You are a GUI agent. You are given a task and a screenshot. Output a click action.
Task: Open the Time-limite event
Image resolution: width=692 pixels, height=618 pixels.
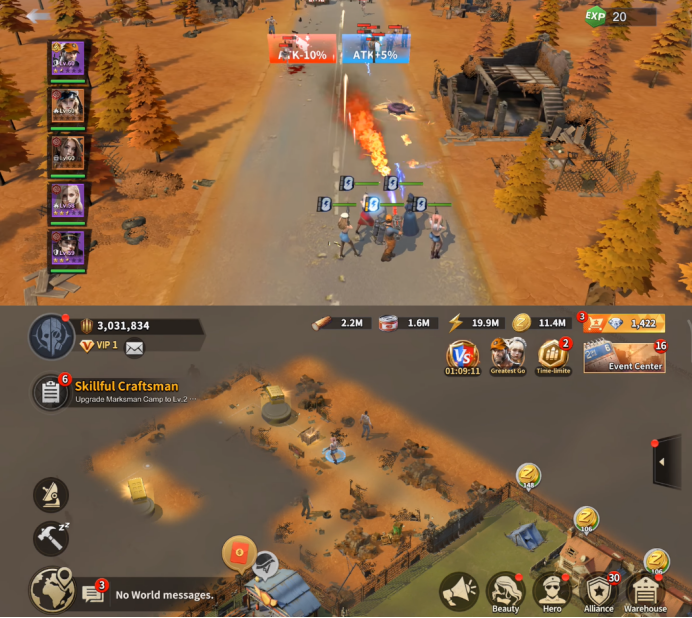[x=553, y=355]
